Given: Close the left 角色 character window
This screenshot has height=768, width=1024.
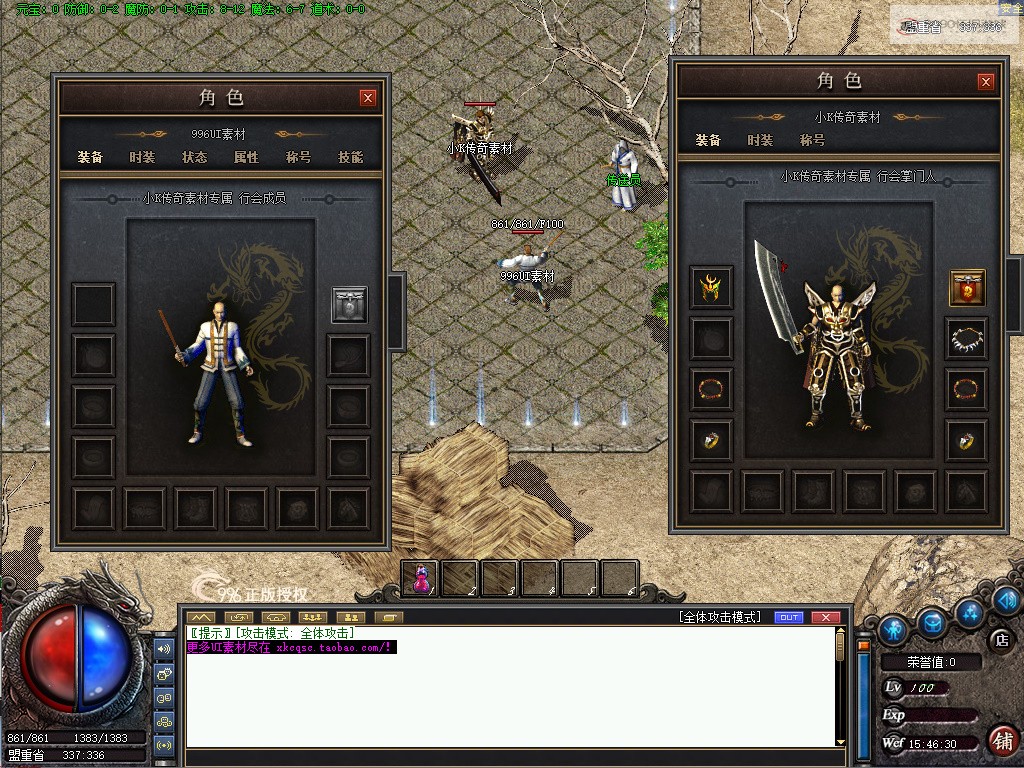Looking at the screenshot, I should (x=368, y=97).
